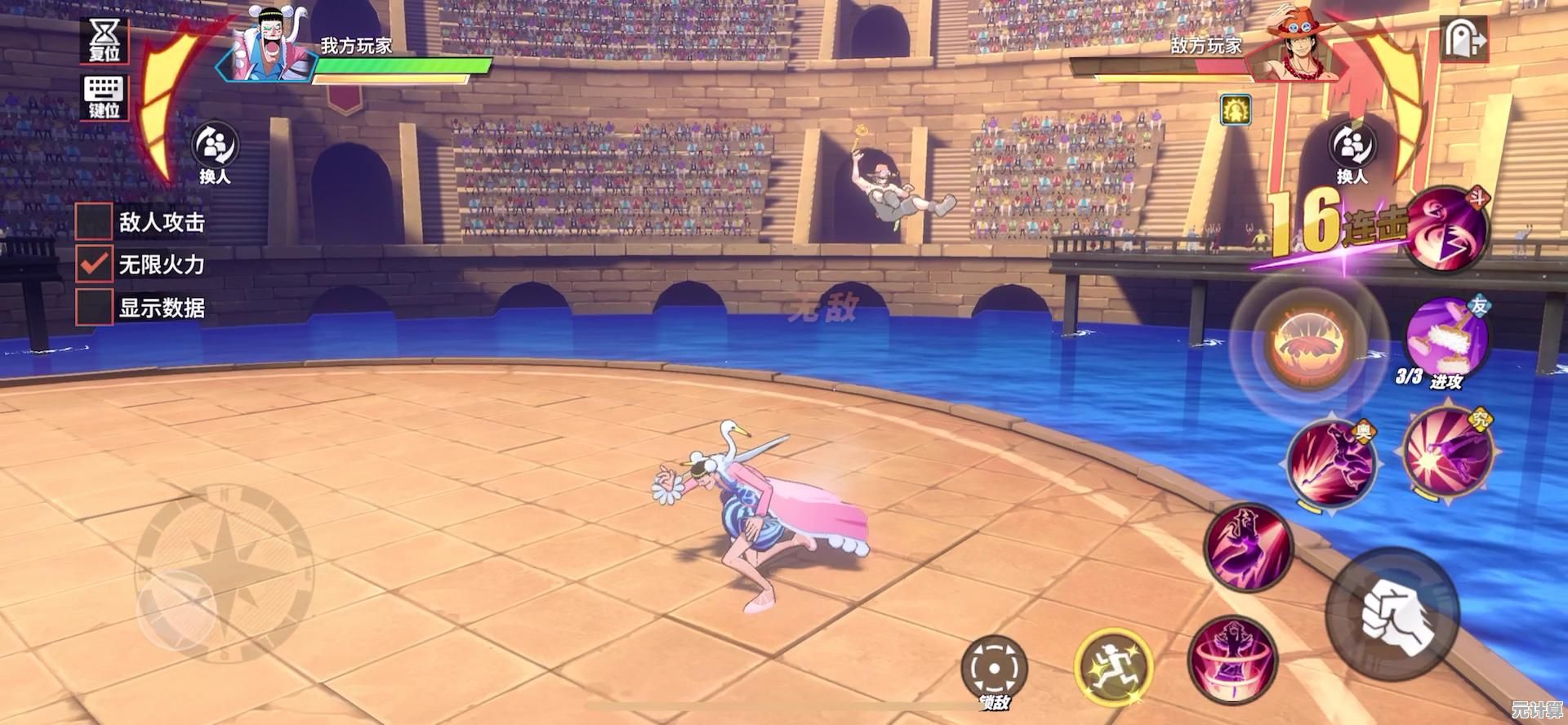1568x725 pixels.
Task: Select my player character portrait
Action: 269,47
